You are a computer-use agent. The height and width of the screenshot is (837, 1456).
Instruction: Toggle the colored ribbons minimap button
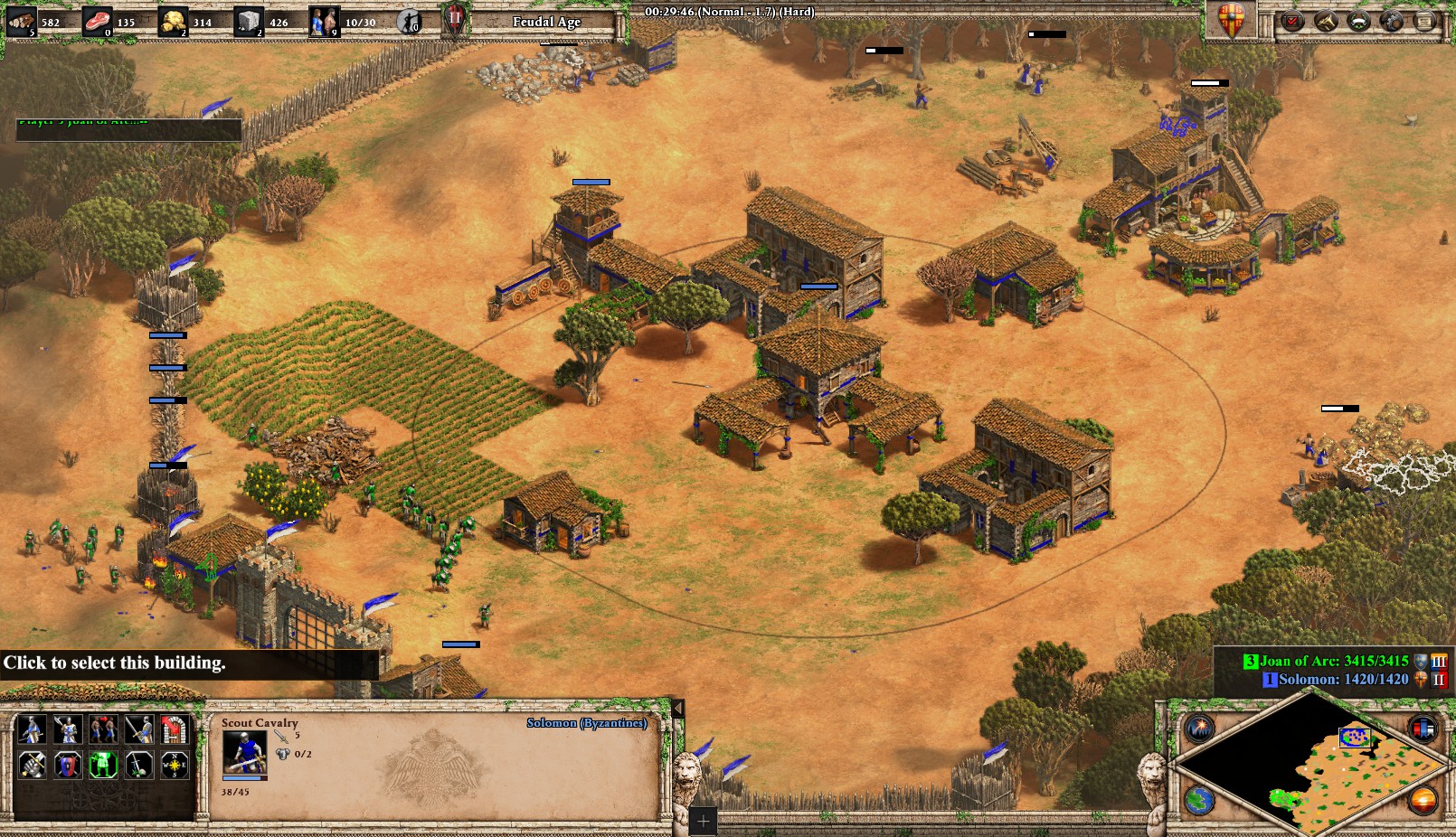(1423, 729)
